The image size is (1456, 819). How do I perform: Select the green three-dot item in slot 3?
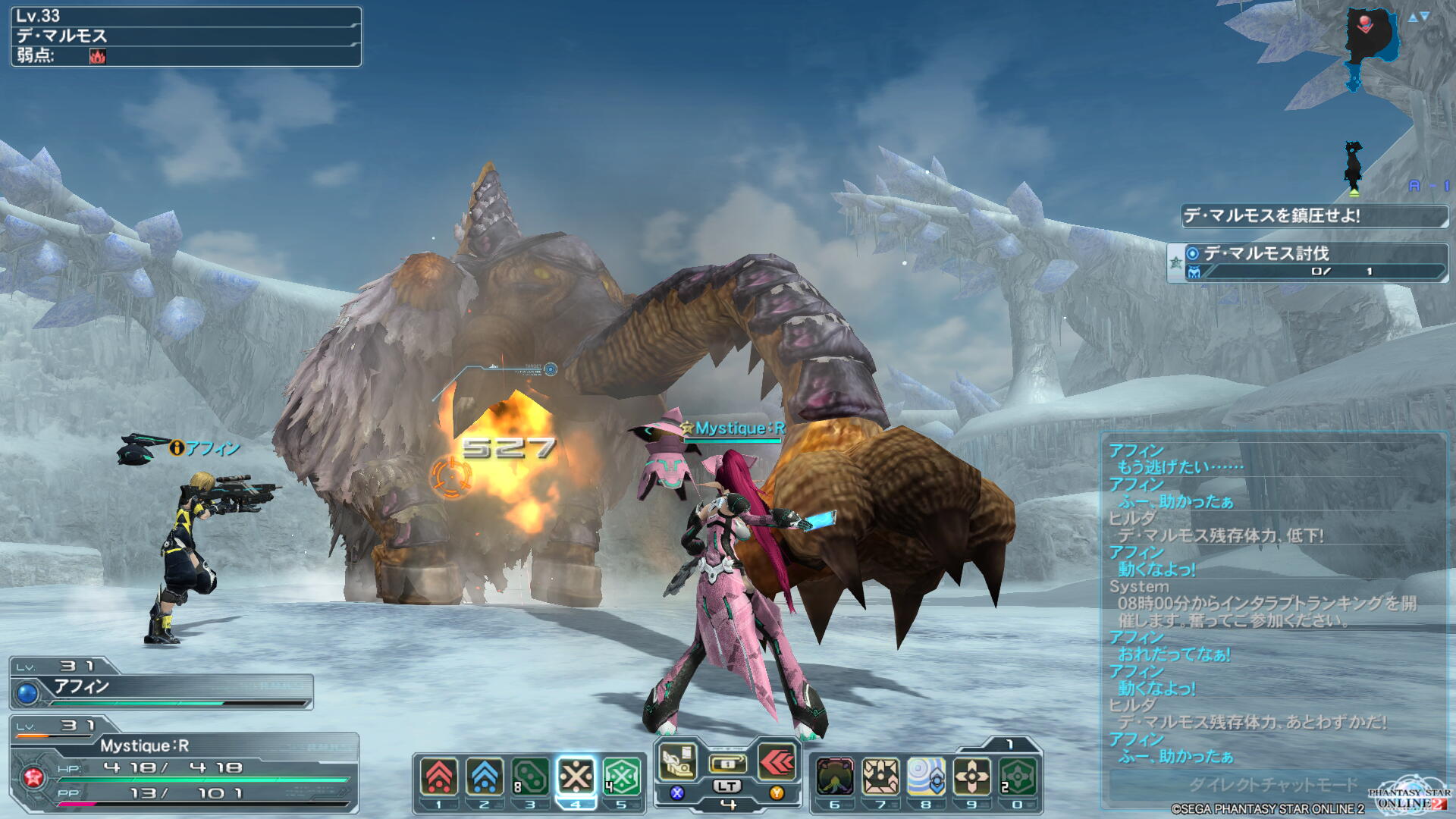tap(530, 777)
